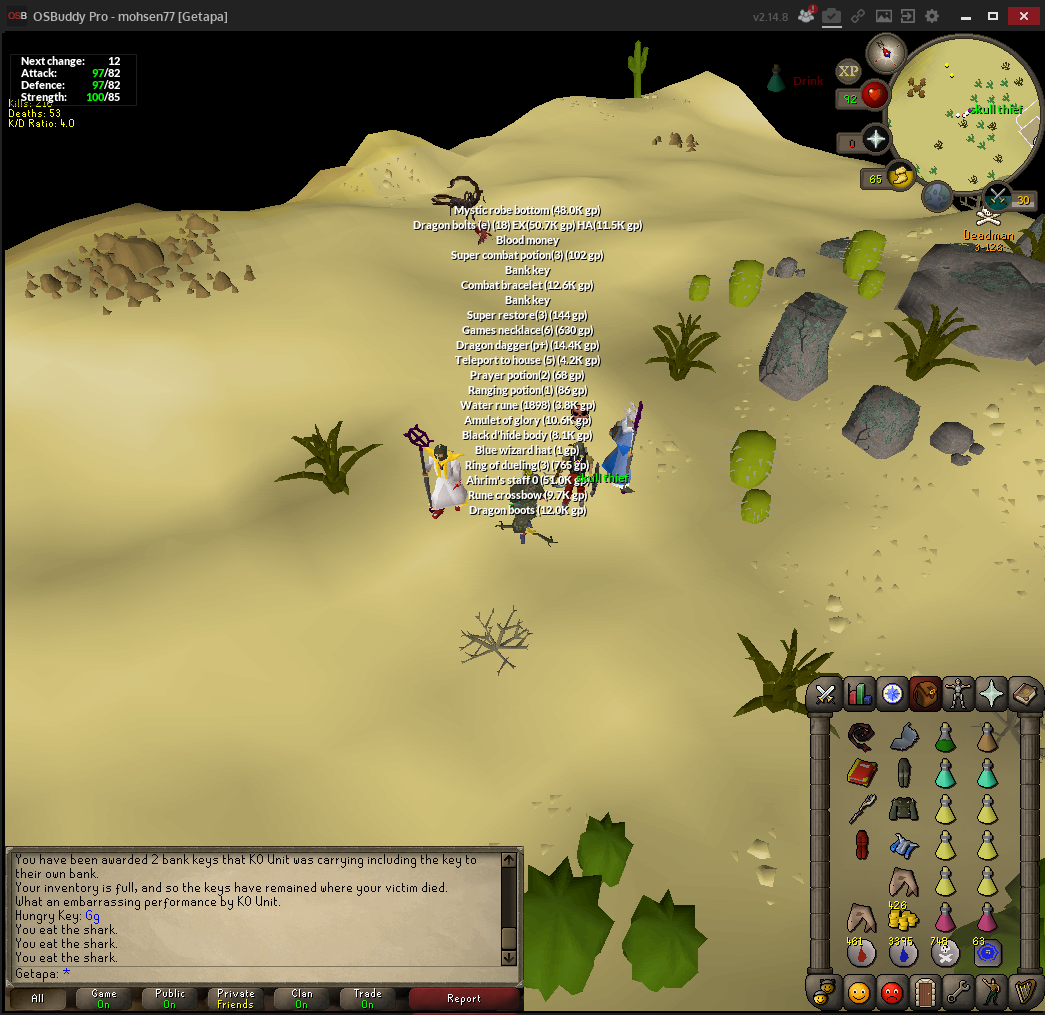Click the red Report button

464,998
